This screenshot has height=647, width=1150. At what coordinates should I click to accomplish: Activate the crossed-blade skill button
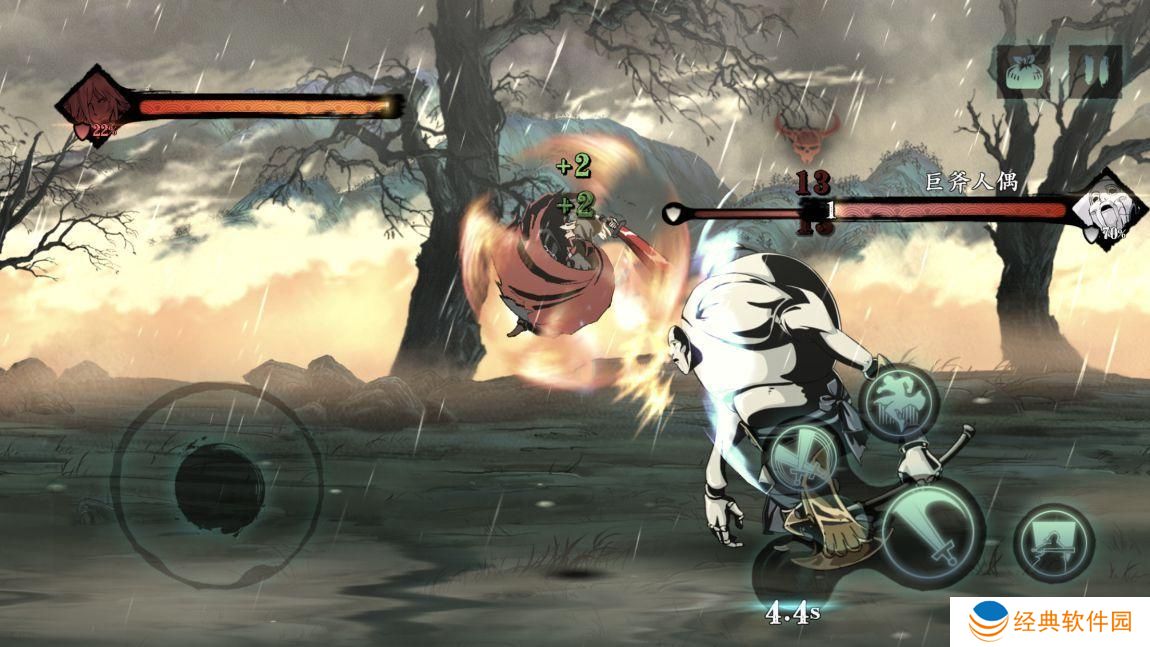pos(800,459)
